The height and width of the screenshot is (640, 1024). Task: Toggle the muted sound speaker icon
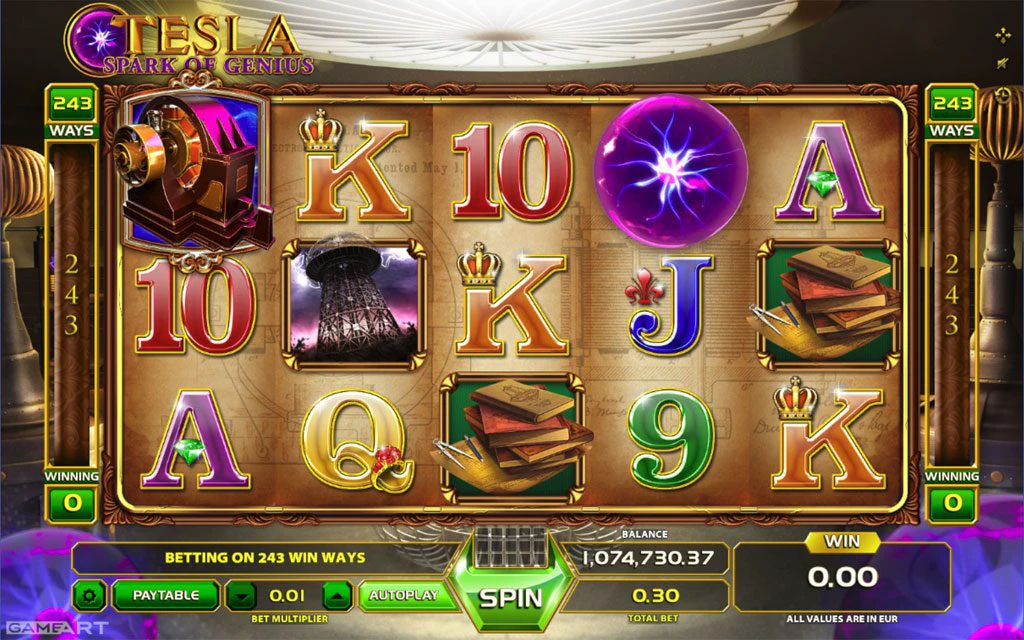[x=1003, y=65]
